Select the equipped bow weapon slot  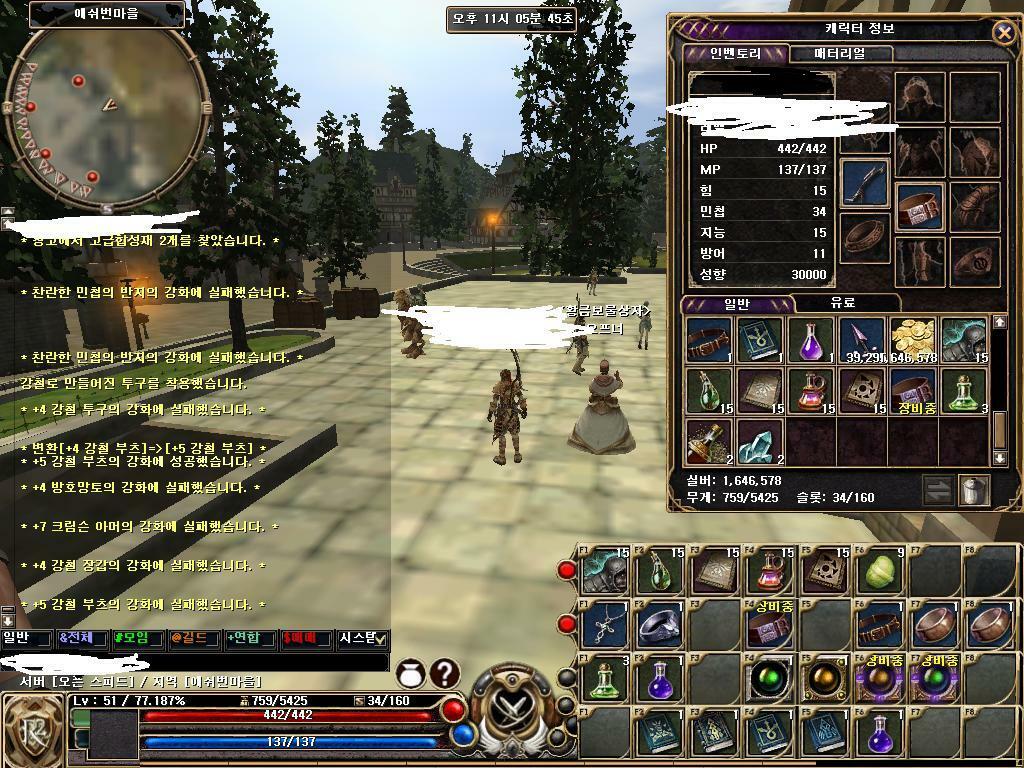point(864,182)
